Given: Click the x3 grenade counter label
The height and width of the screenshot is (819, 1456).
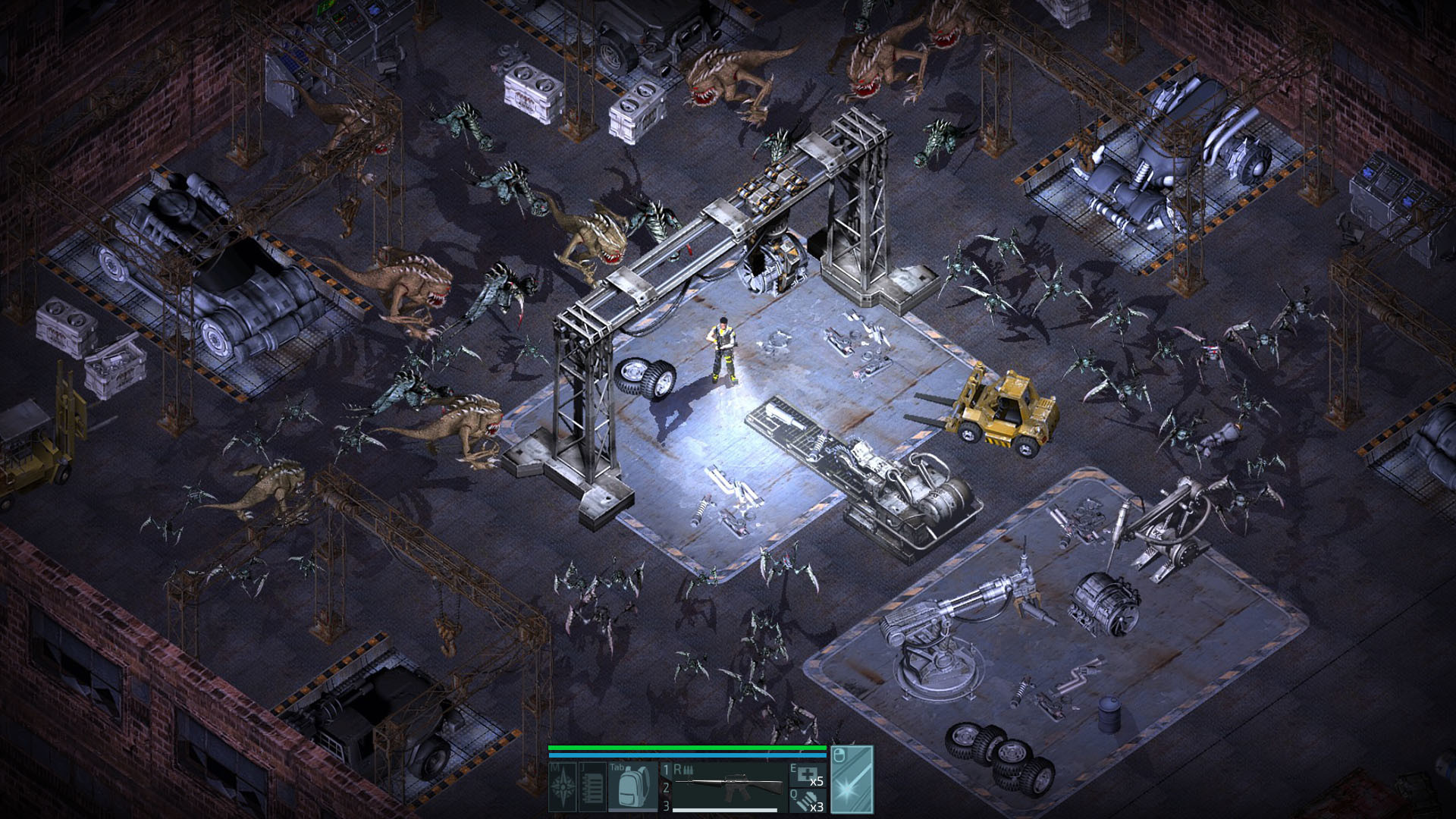Looking at the screenshot, I should [818, 807].
